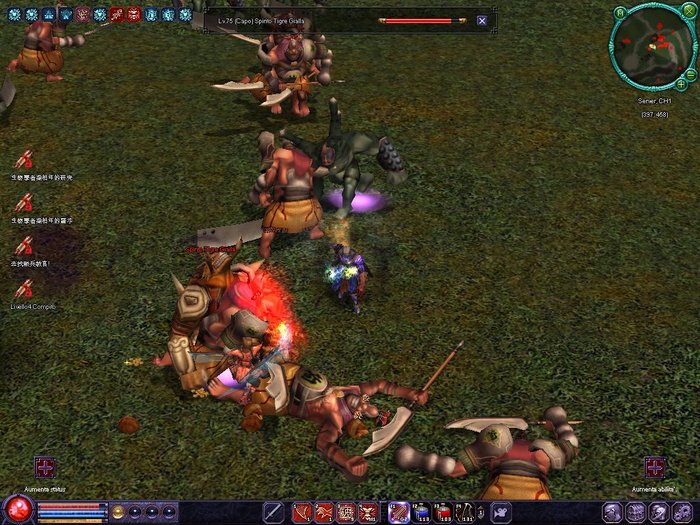This screenshot has height=525, width=700.
Task: Zoom in the minimap with the plus button
Action: [x=681, y=85]
